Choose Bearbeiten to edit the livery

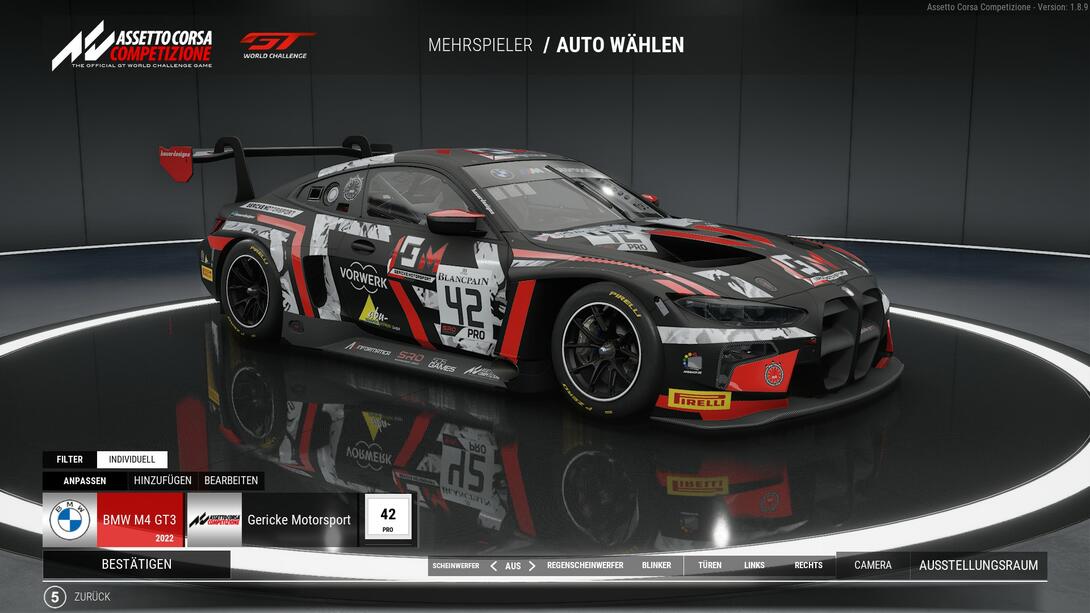coord(230,480)
